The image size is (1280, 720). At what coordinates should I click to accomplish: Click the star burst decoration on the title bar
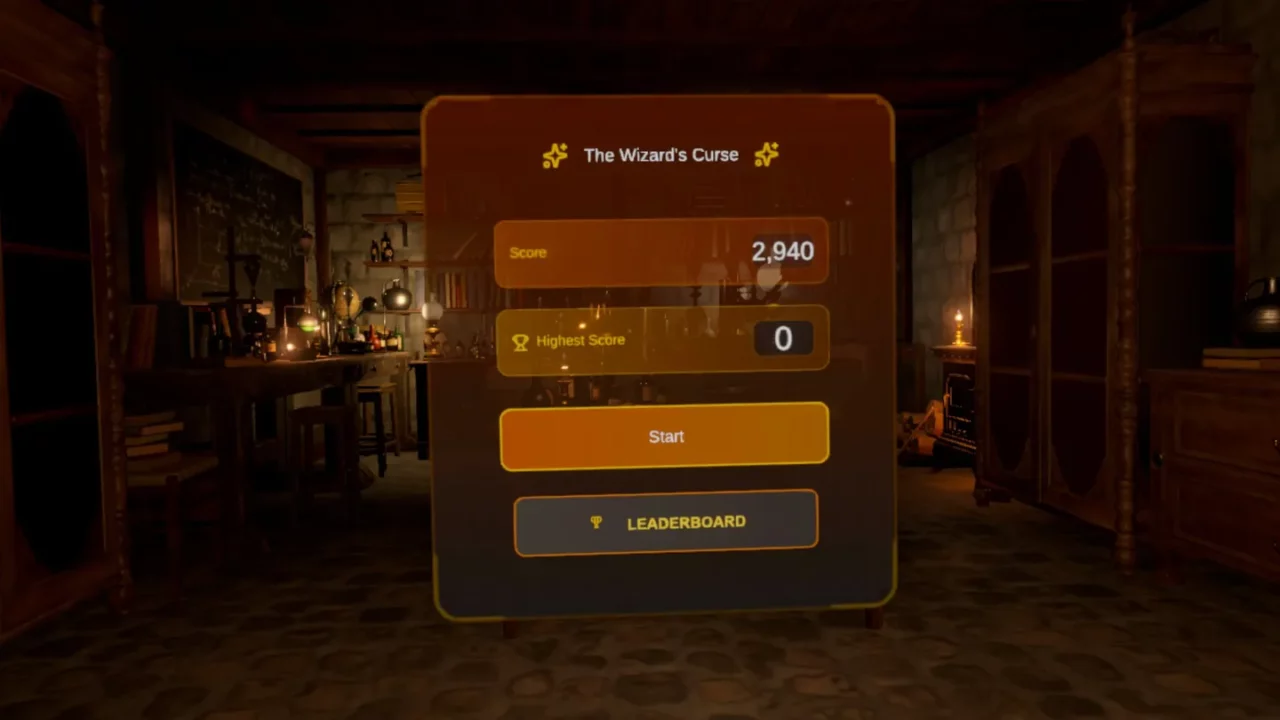(x=766, y=154)
